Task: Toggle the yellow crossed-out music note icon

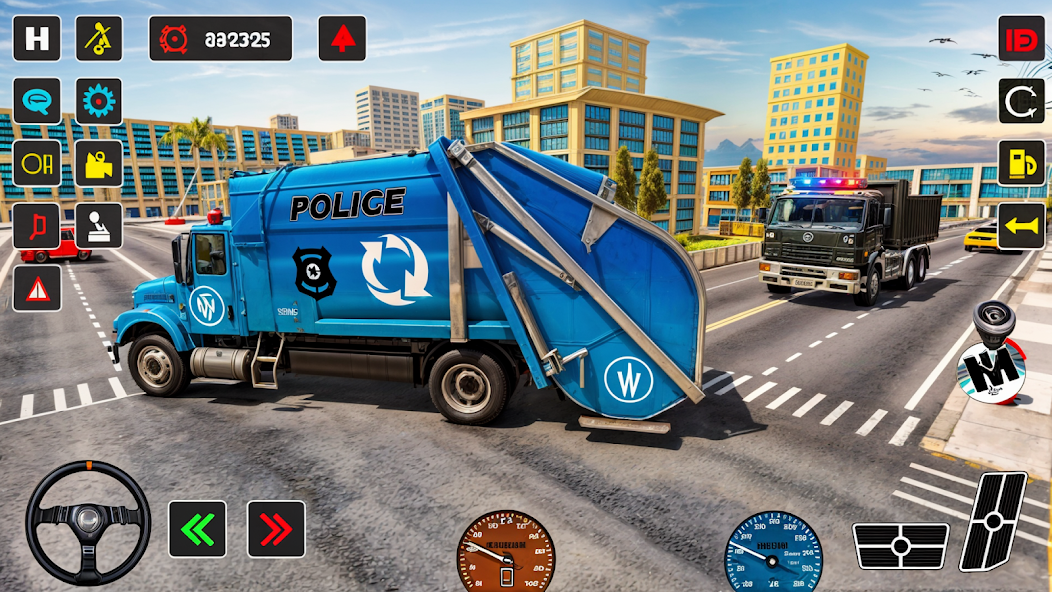Action: point(99,39)
